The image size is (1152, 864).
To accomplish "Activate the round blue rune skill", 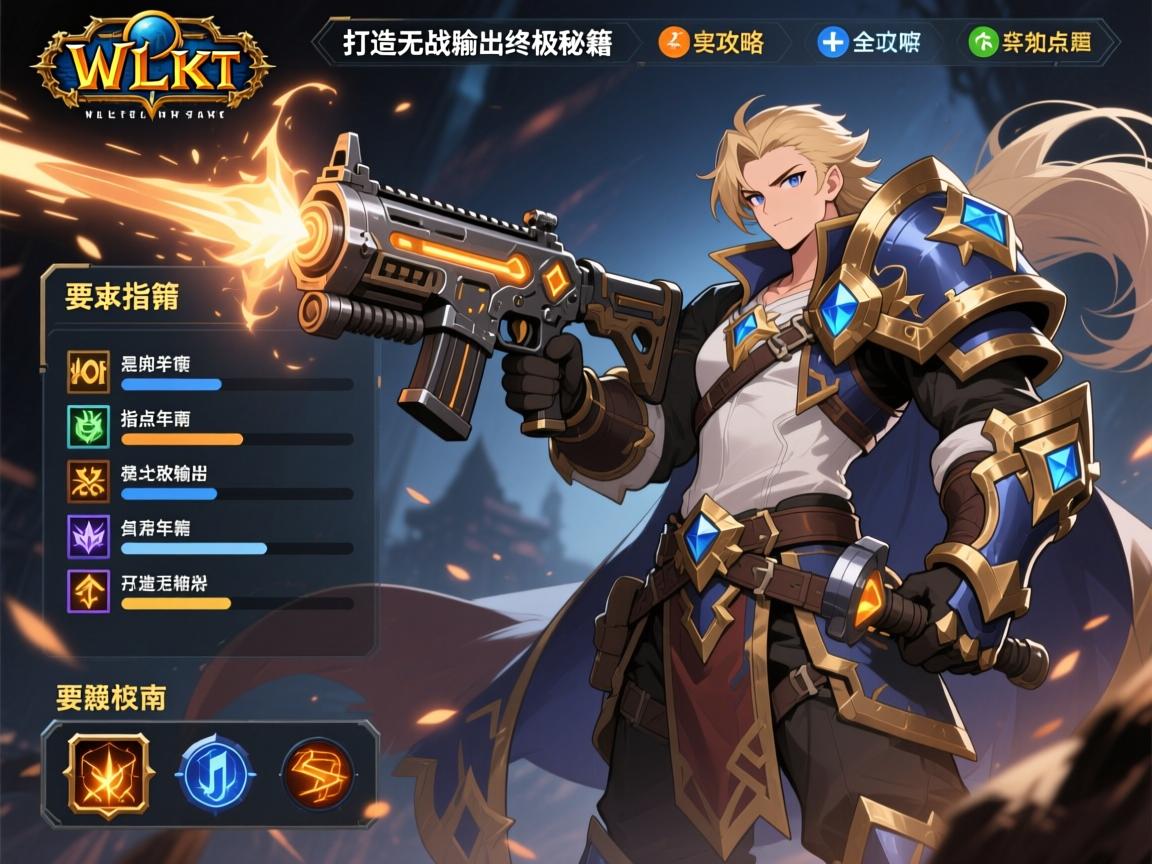I will coord(212,772).
